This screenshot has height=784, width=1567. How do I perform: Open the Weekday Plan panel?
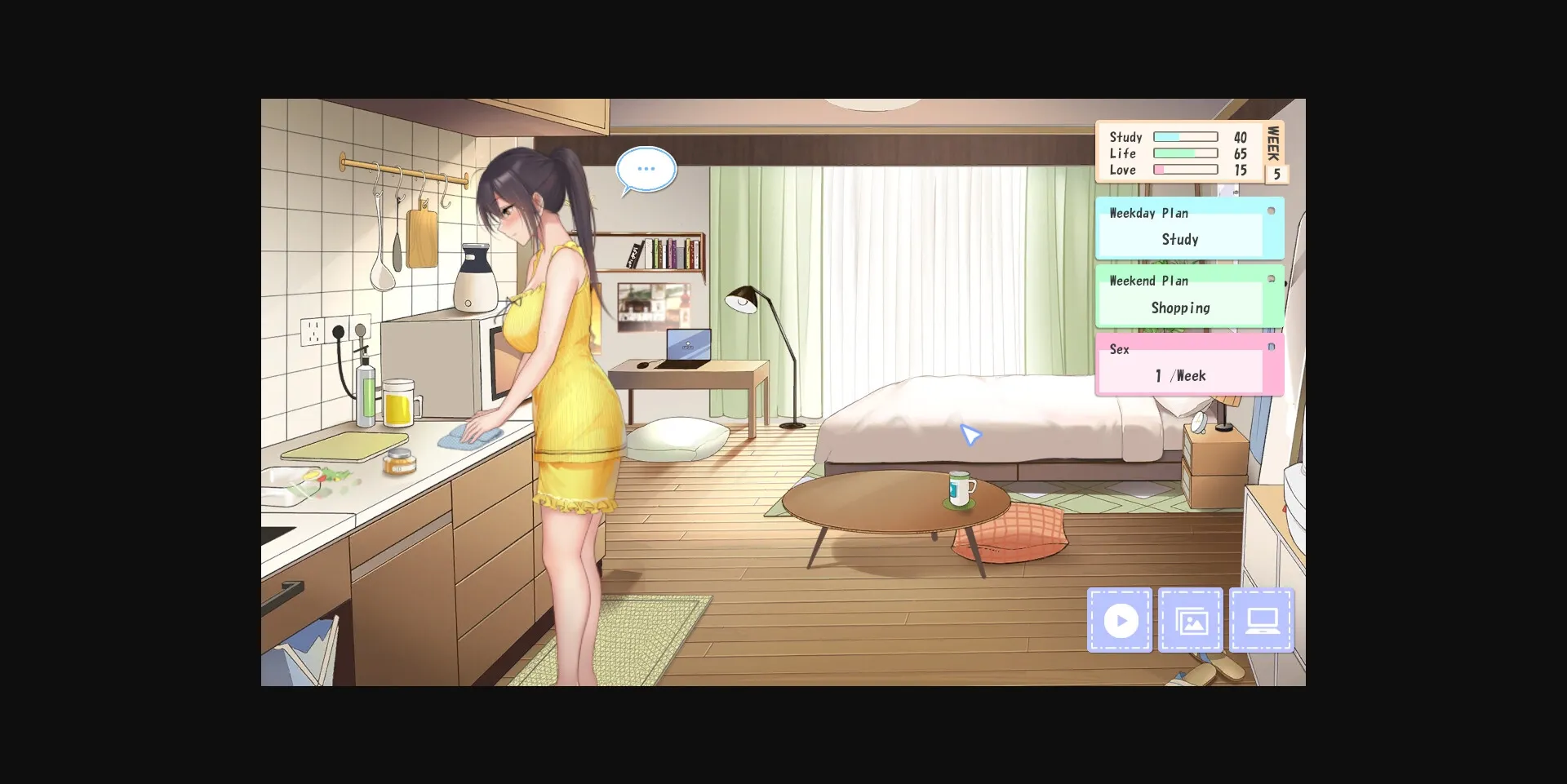pyautogui.click(x=1187, y=228)
